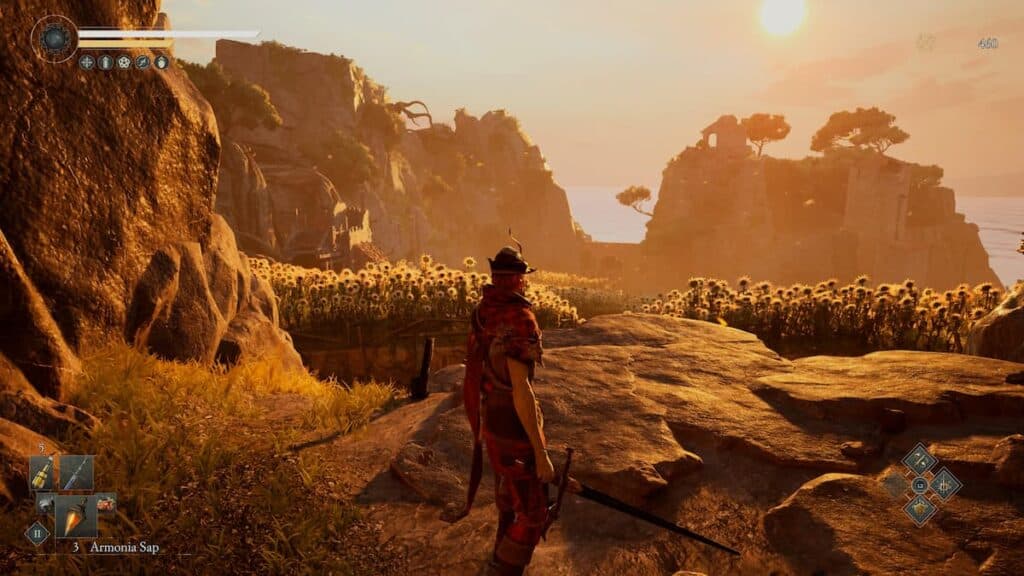The width and height of the screenshot is (1024, 576).
Task: Choose the small grey item beside Armonia Sap
Action: [x=46, y=505]
